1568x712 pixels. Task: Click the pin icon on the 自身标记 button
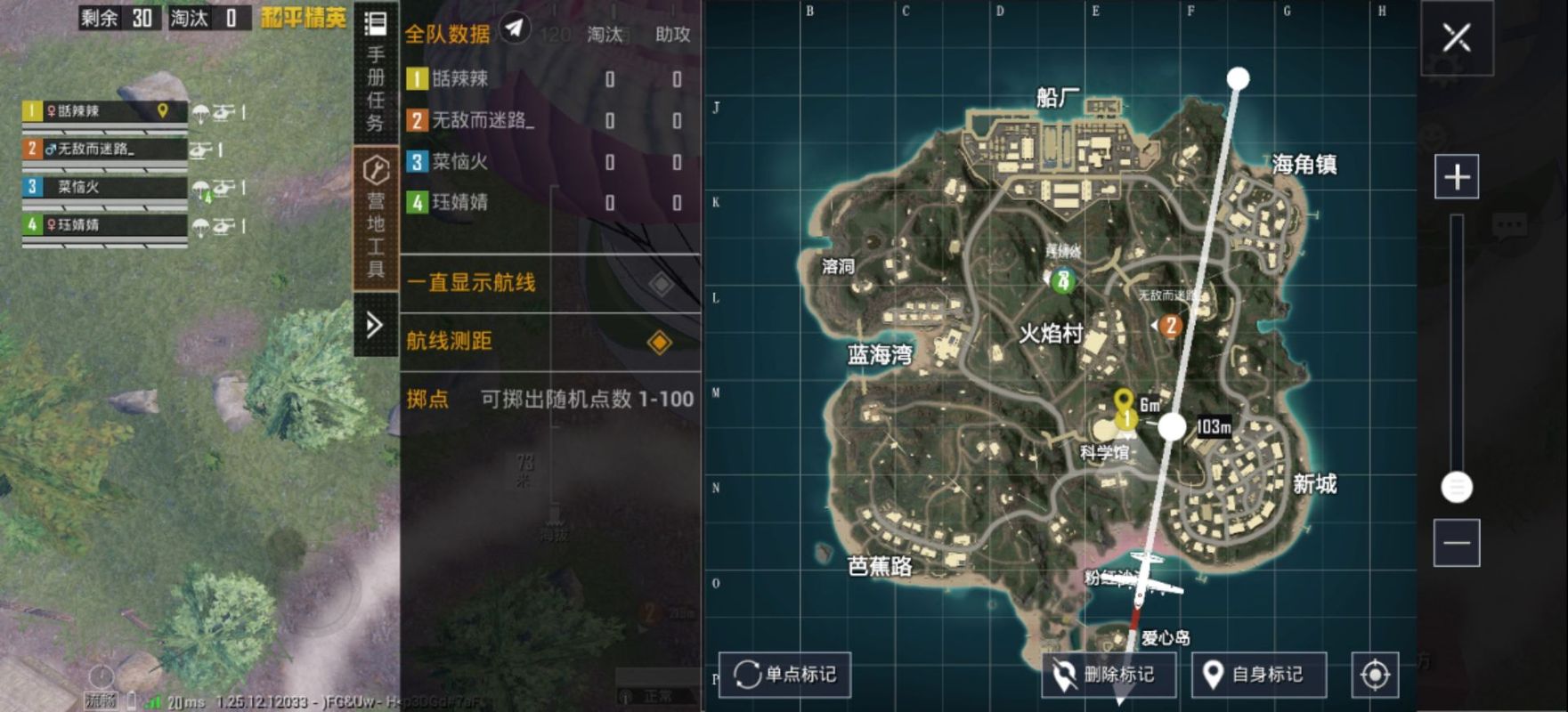[1214, 674]
